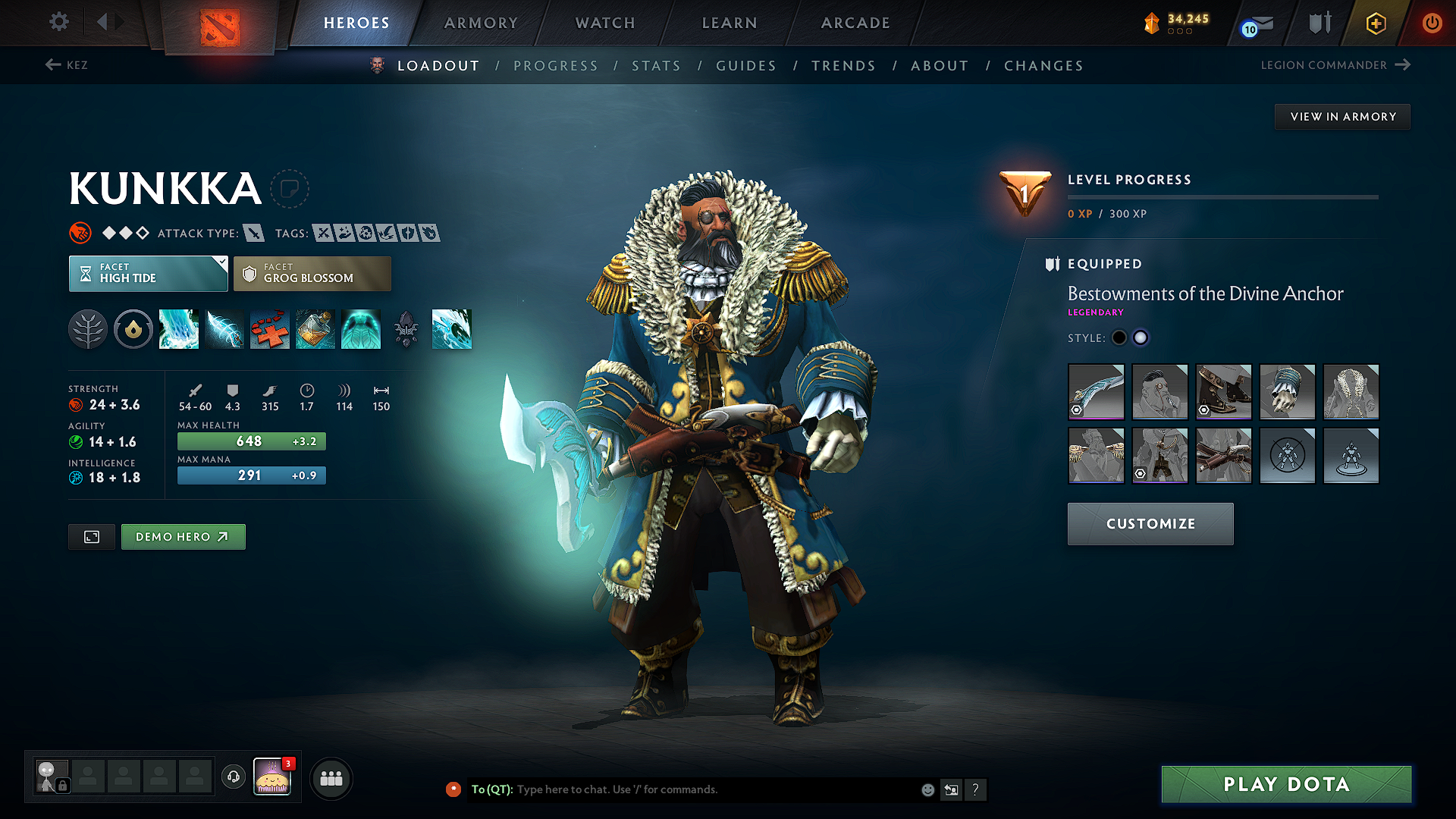Click the X Marks the Spot ability icon
The width and height of the screenshot is (1456, 819).
pyautogui.click(x=270, y=329)
